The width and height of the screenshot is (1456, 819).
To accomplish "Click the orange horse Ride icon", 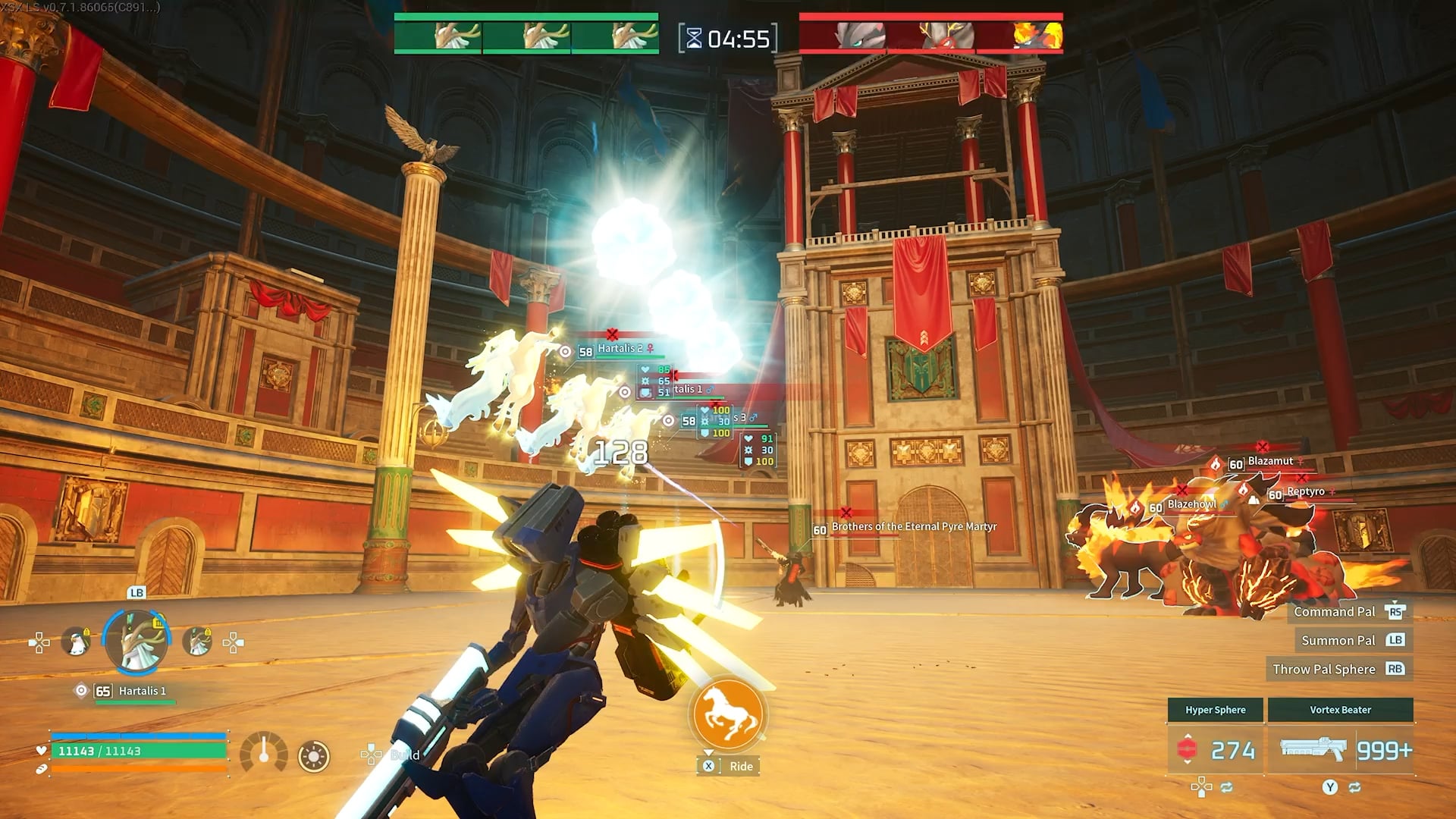I will click(728, 714).
